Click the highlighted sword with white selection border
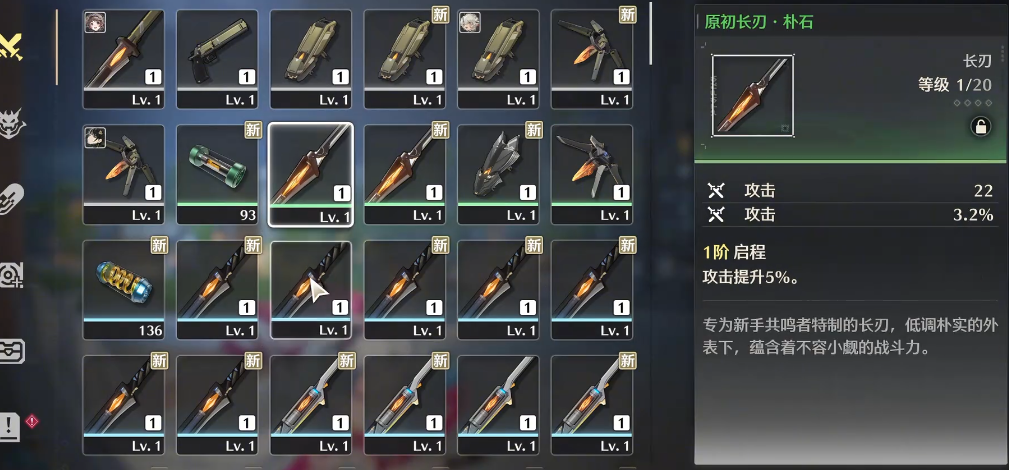The width and height of the screenshot is (1009, 470). pyautogui.click(x=310, y=172)
